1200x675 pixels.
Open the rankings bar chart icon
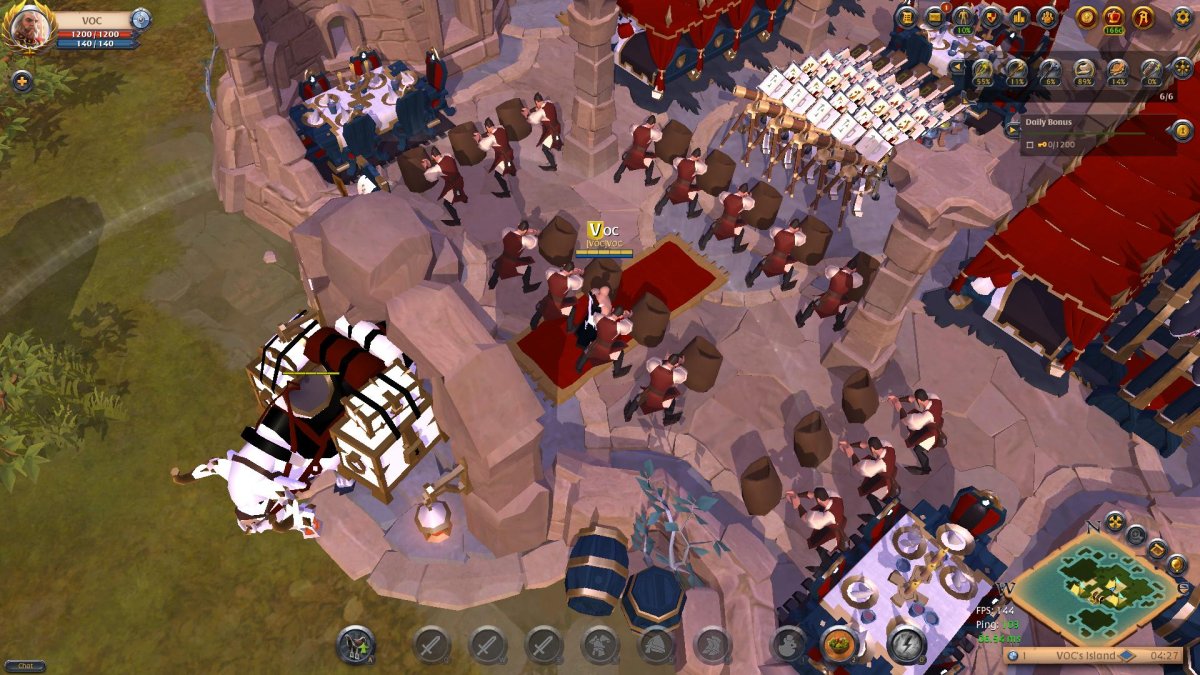tap(1019, 16)
